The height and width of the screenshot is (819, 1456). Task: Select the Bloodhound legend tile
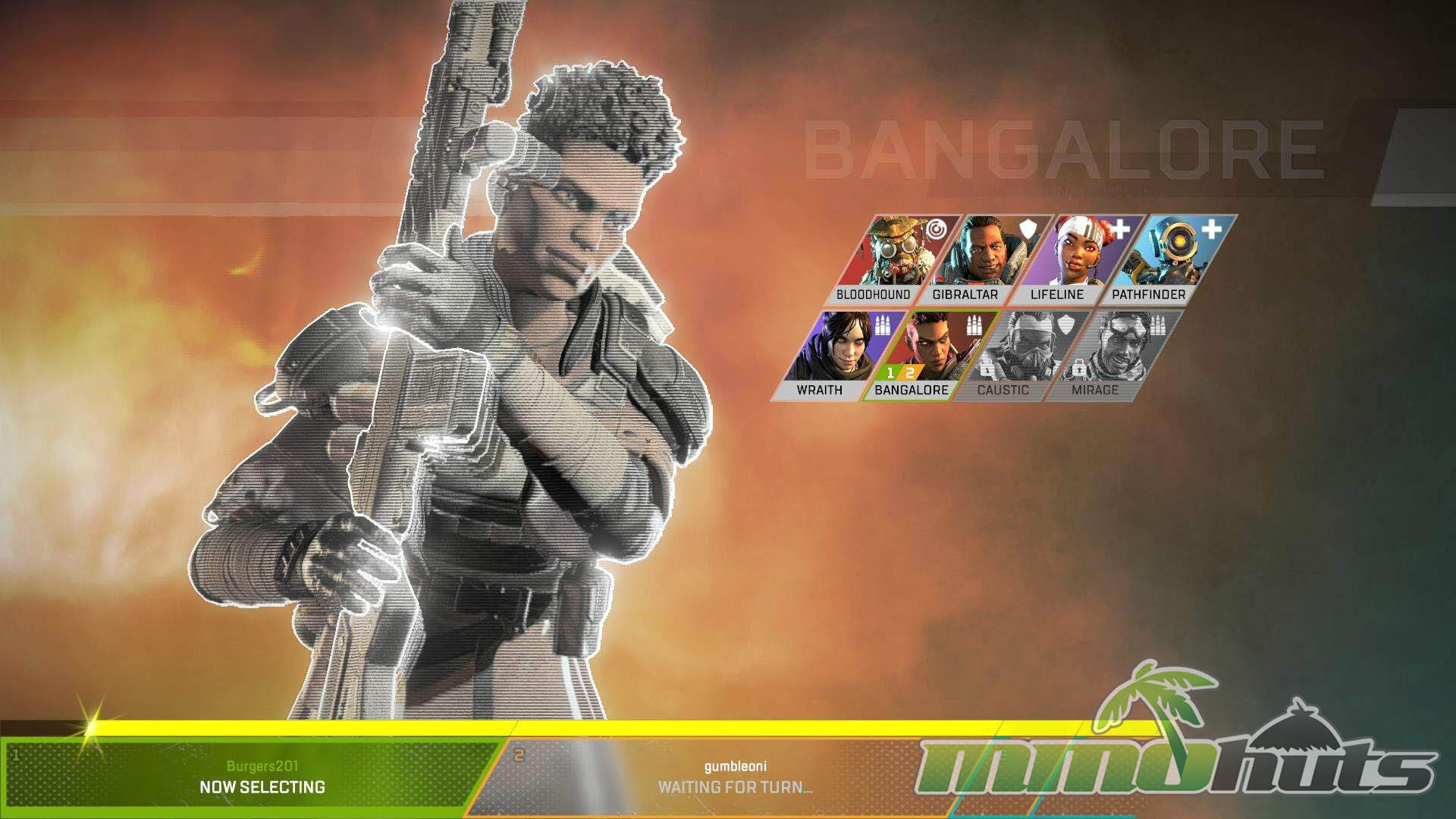pos(883,260)
